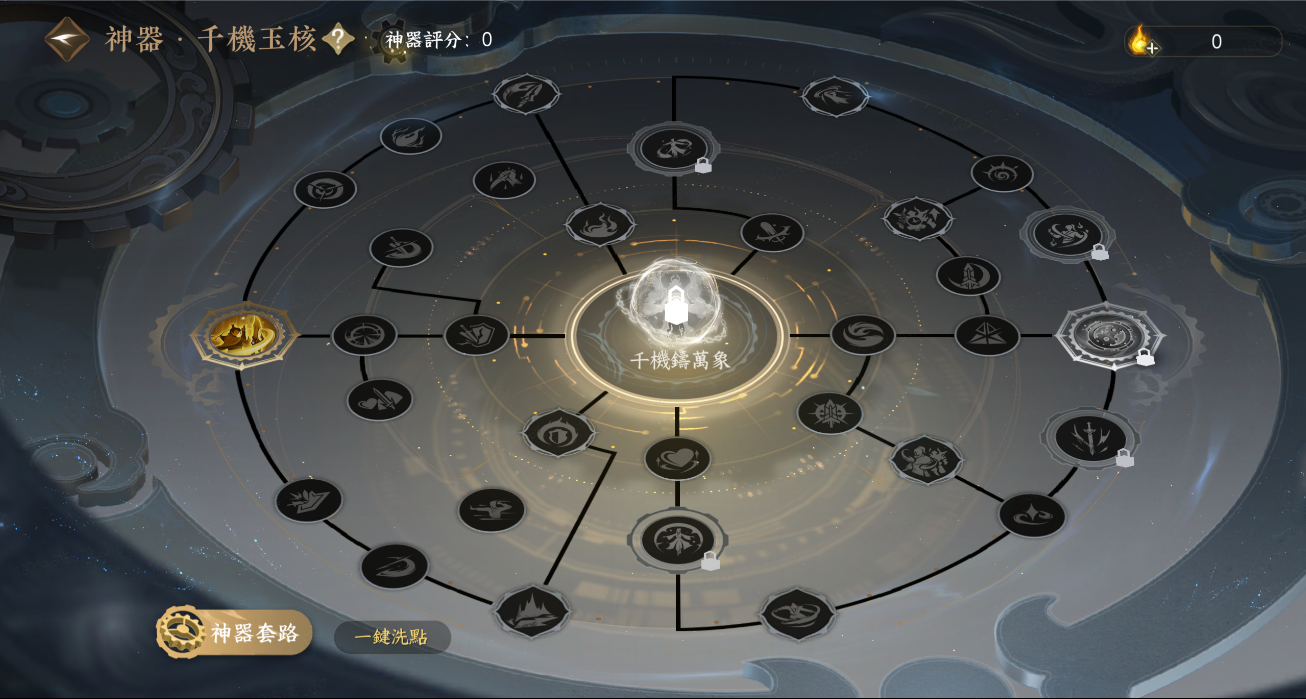Image resolution: width=1306 pixels, height=699 pixels.
Task: Select the shield talent node left of center
Action: tap(477, 335)
